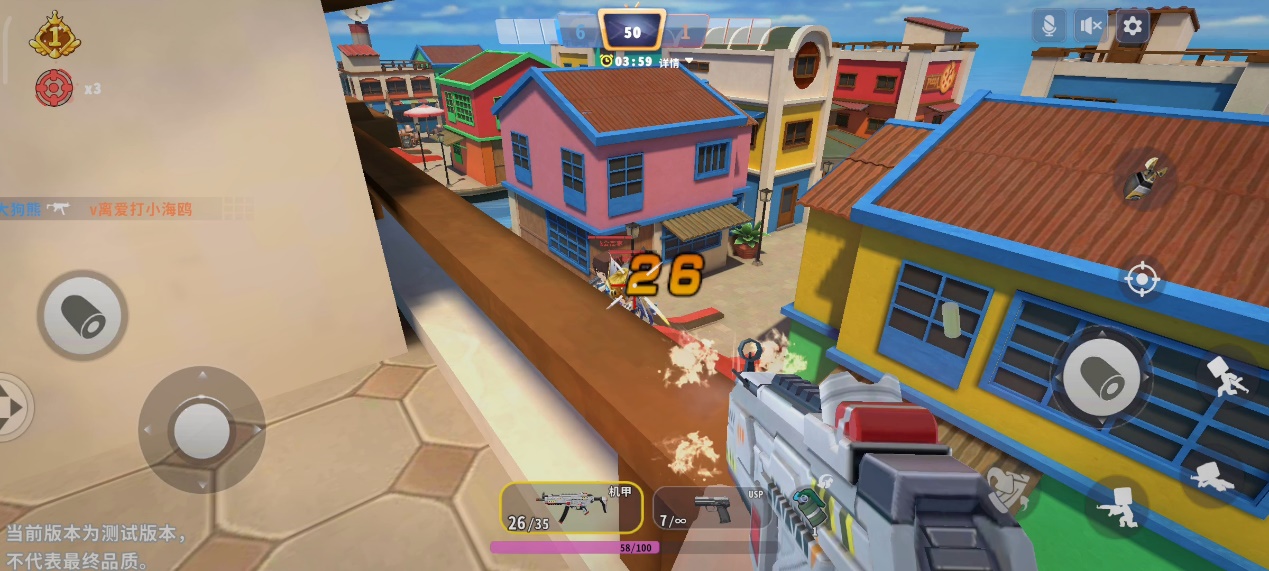The width and height of the screenshot is (1269, 571).
Task: Activate the crosshair aim-down-sights button
Action: (1142, 279)
